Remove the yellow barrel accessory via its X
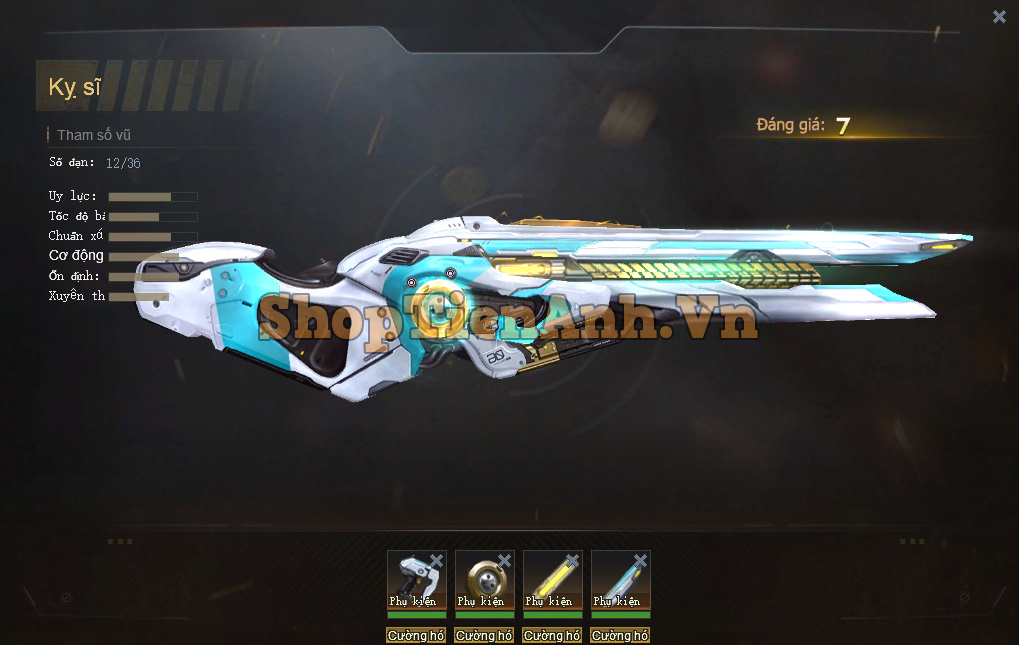The width and height of the screenshot is (1019, 645). 572,561
